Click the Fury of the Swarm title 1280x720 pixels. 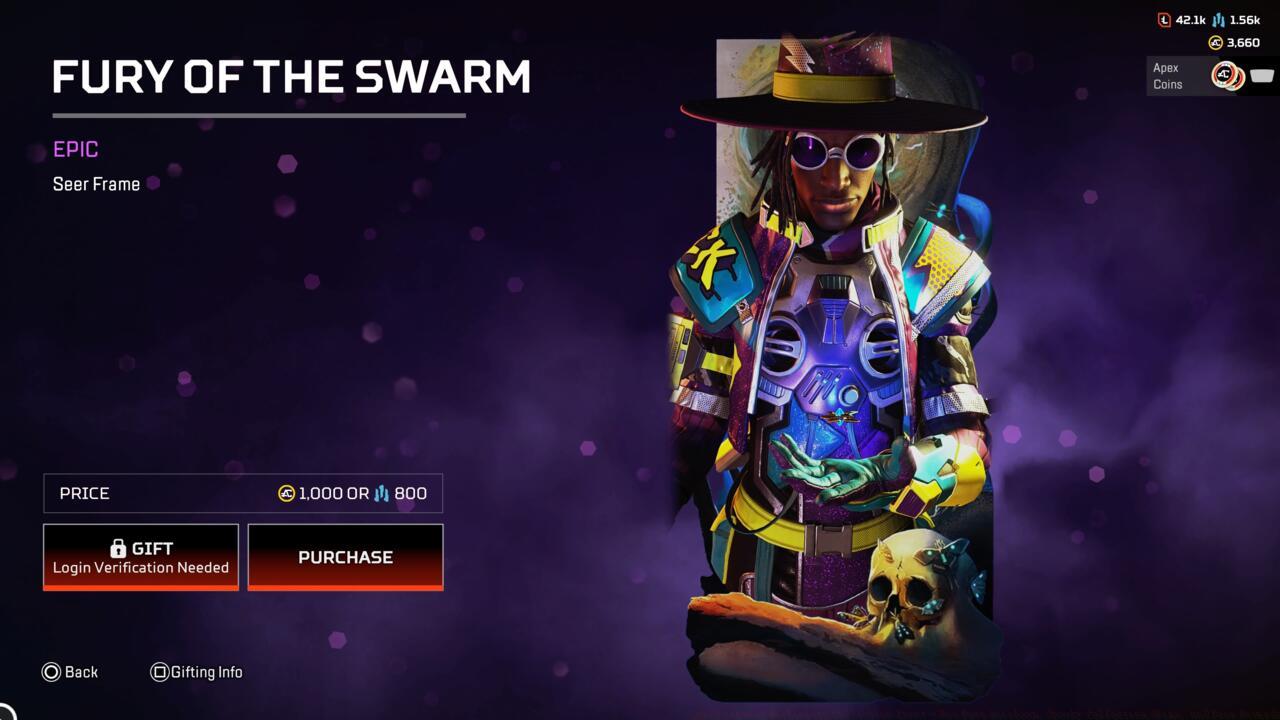coord(291,77)
